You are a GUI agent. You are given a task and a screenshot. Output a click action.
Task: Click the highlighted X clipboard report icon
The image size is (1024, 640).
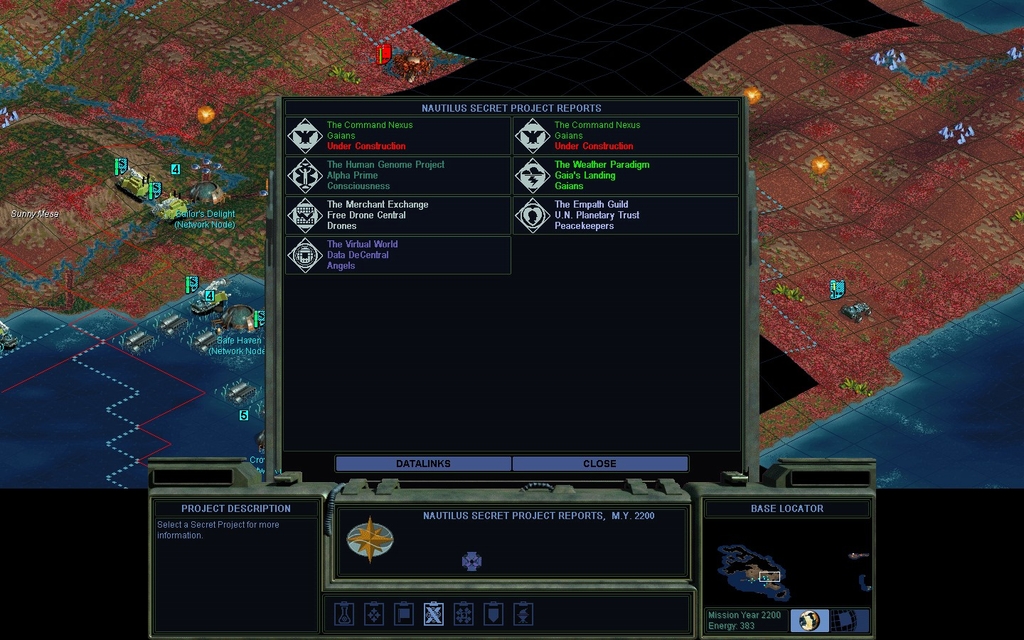[x=434, y=613]
